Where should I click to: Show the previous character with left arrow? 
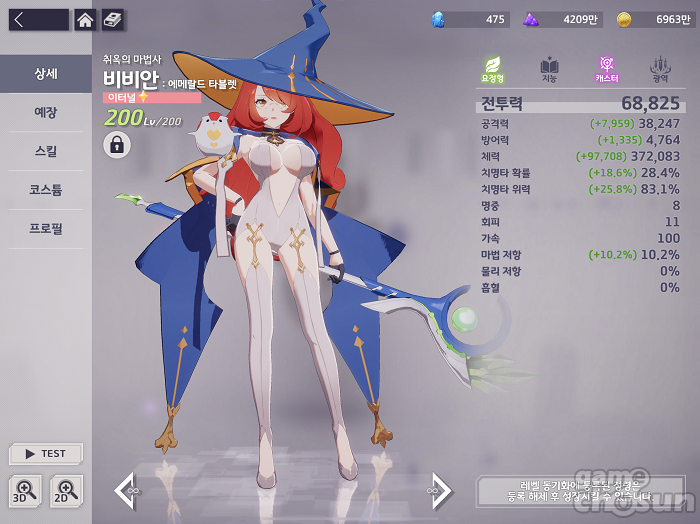125,490
